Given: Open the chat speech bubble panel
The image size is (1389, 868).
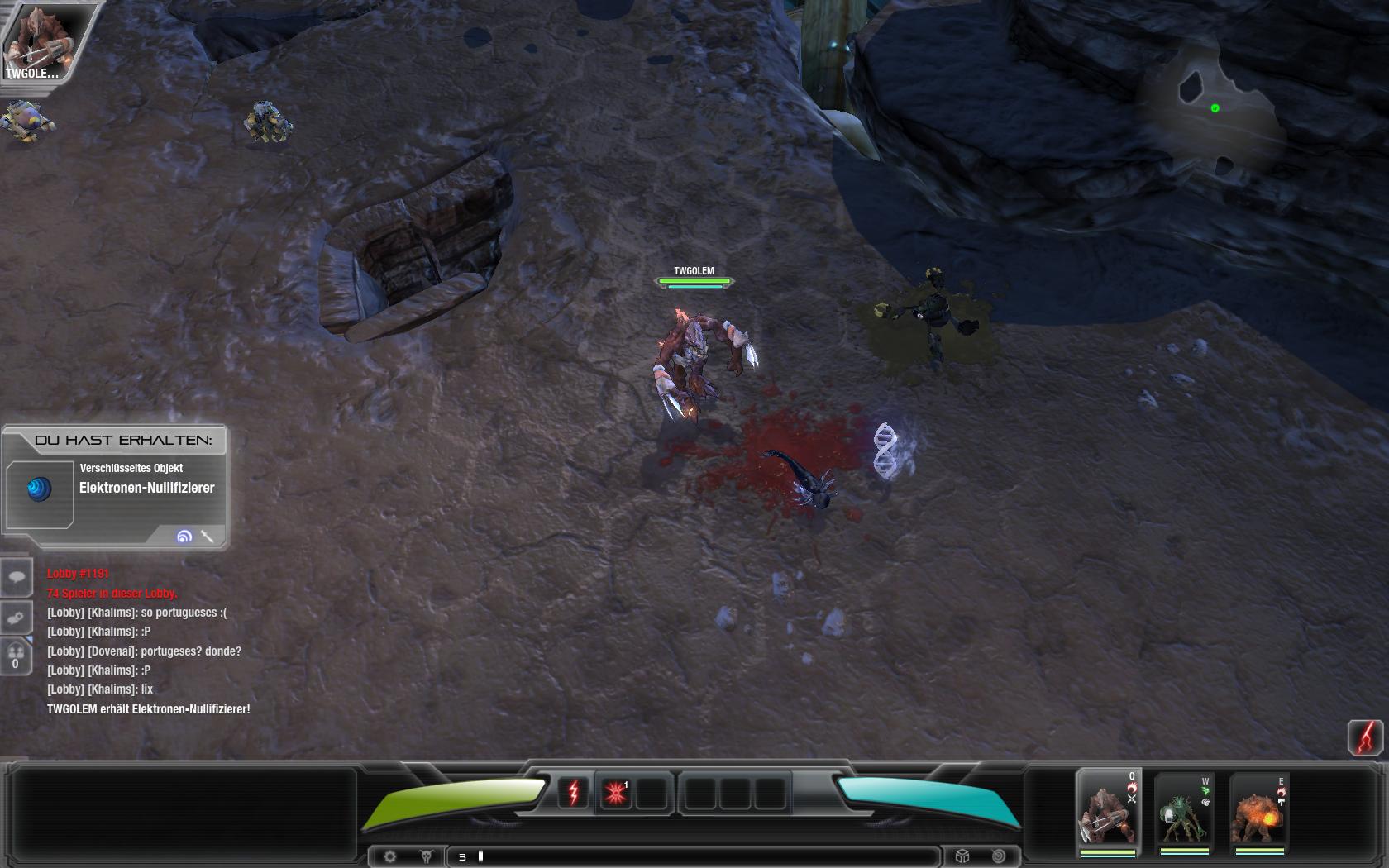Looking at the screenshot, I should point(17,576).
